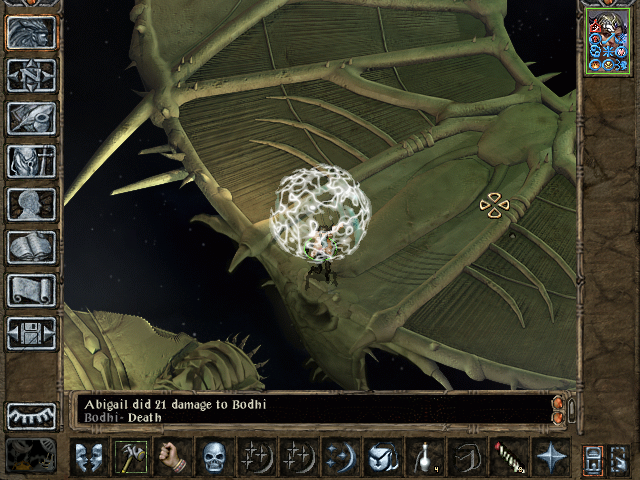Image resolution: width=640 pixels, height=480 pixels.
Task: Open the mage spellbook
Action: [x=31, y=247]
